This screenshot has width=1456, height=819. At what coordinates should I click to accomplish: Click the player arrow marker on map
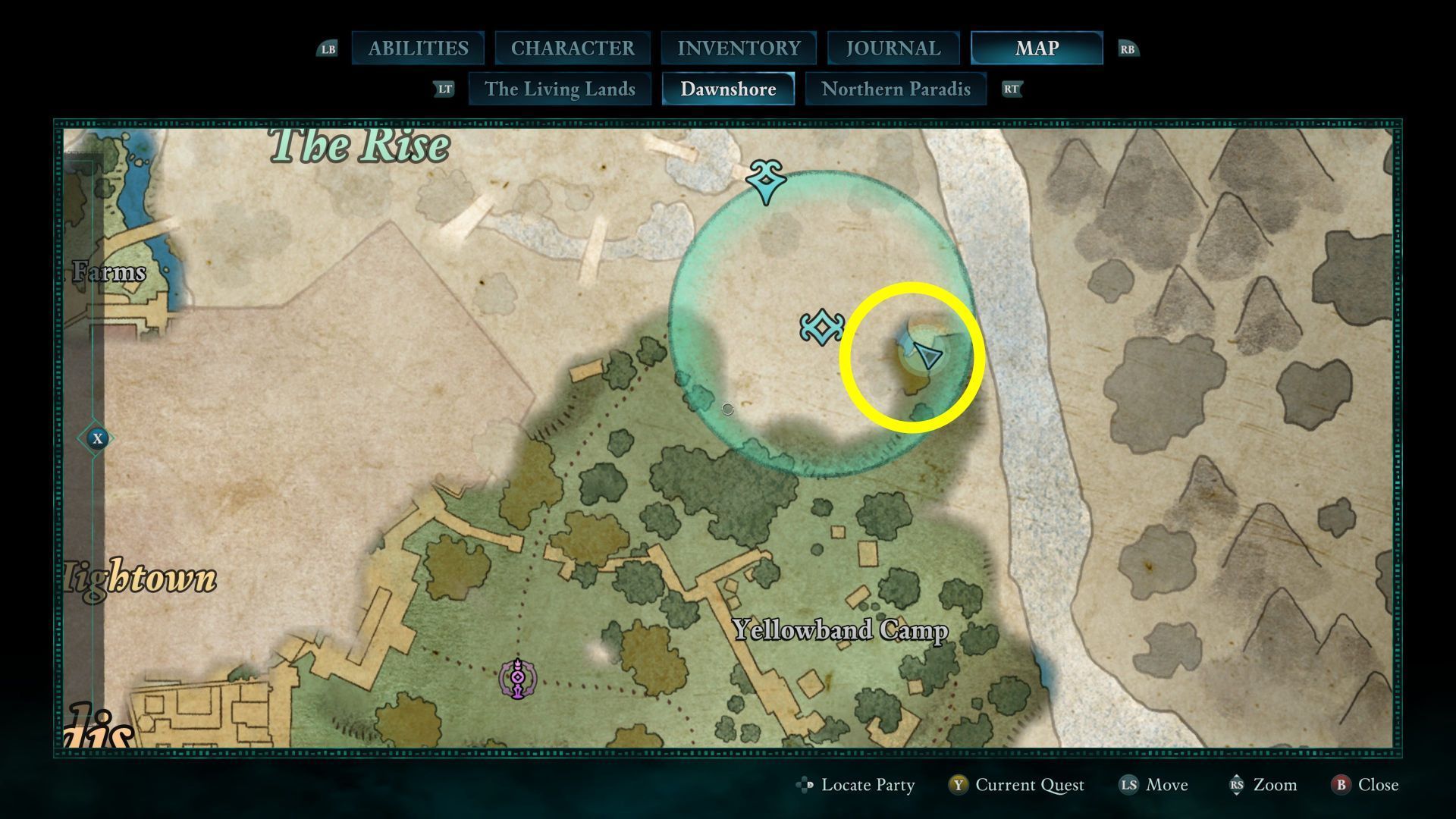point(927,355)
